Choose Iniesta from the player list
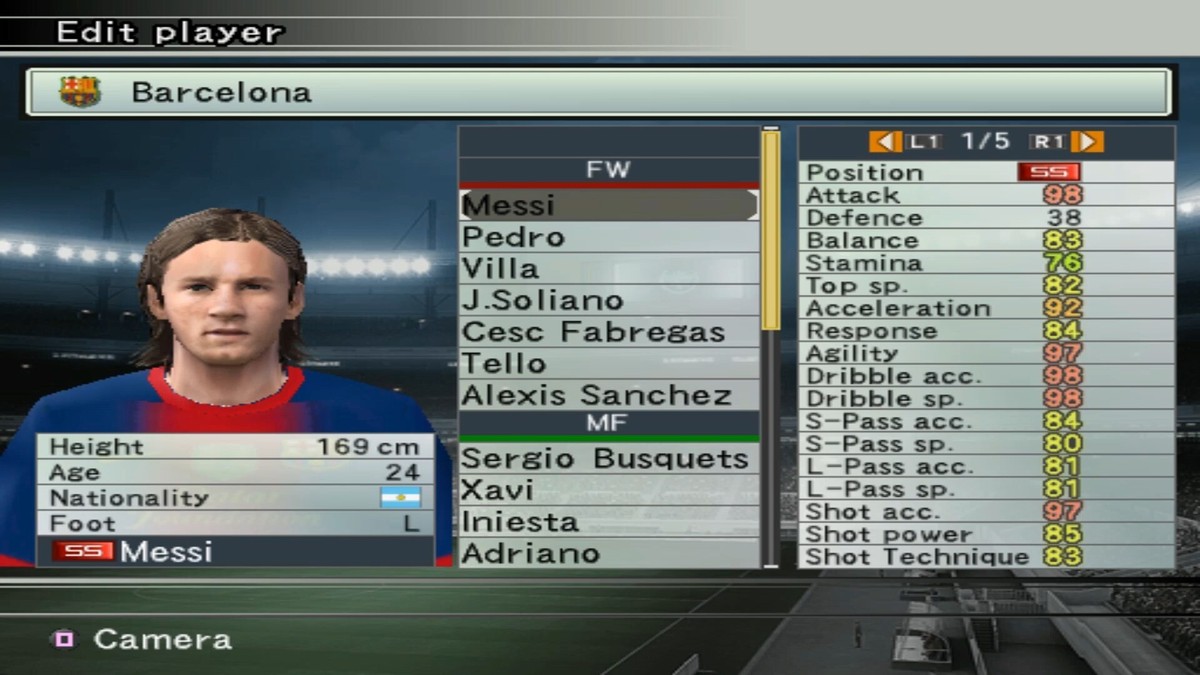Image resolution: width=1200 pixels, height=675 pixels. coord(608,522)
